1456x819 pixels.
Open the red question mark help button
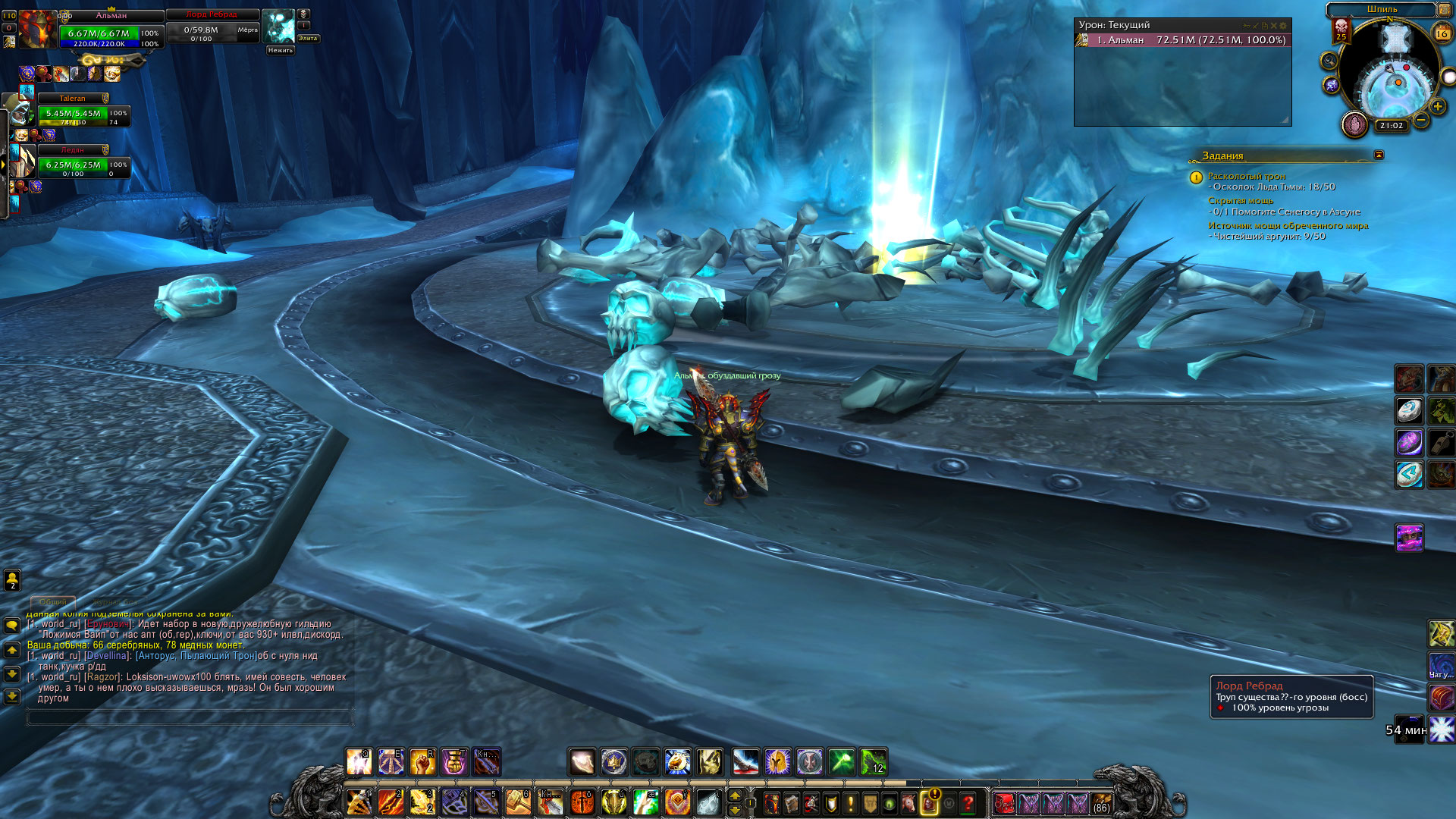(x=968, y=802)
